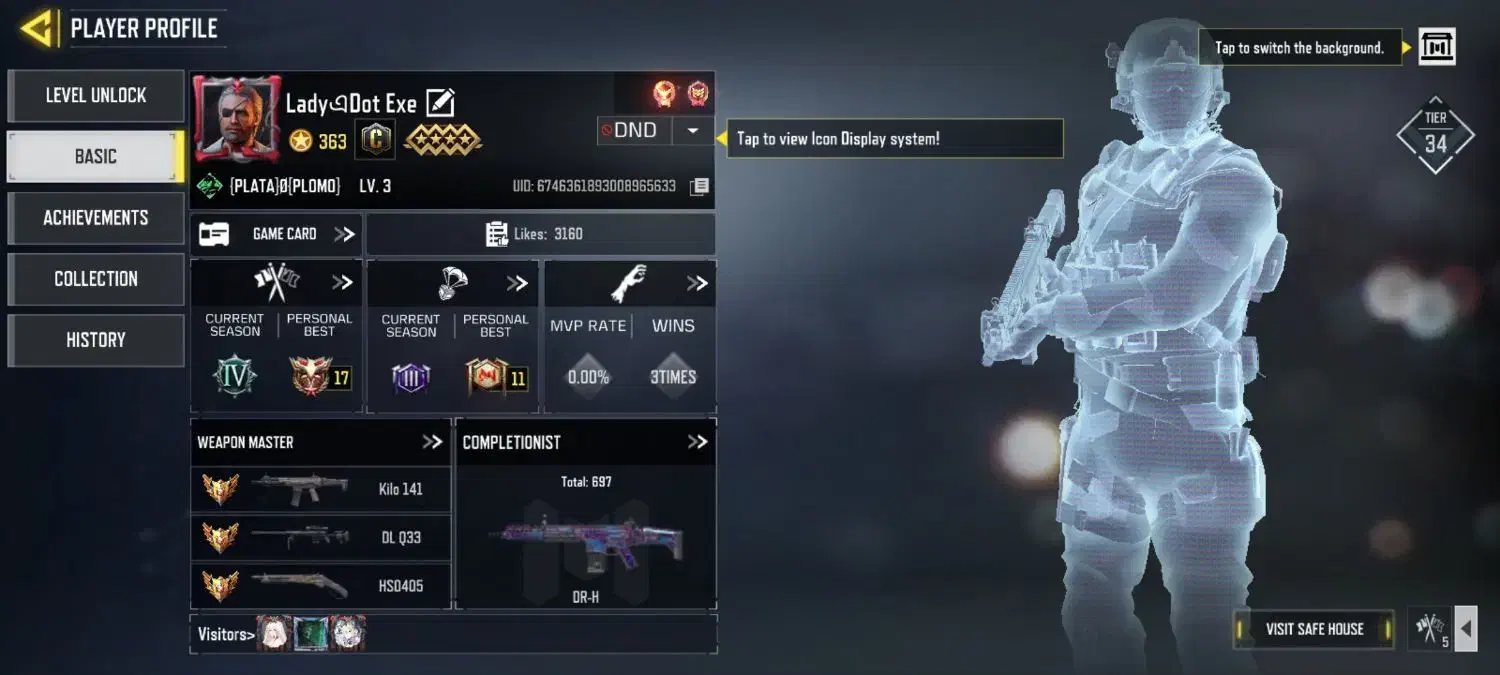The width and height of the screenshot is (1500, 675).
Task: Expand the Weapon Master section
Action: click(x=432, y=442)
